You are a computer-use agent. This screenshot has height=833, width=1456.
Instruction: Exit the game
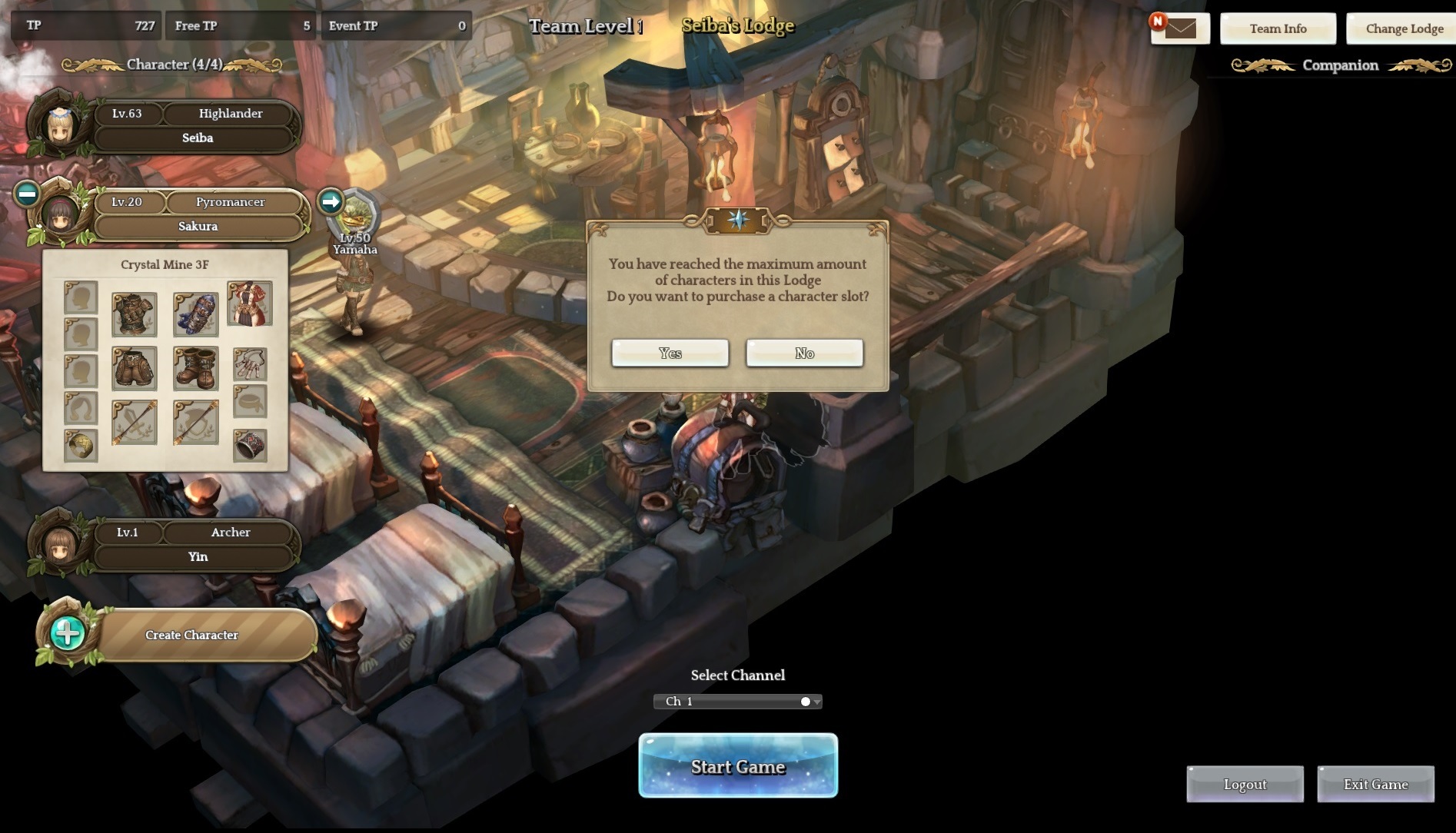pos(1375,785)
